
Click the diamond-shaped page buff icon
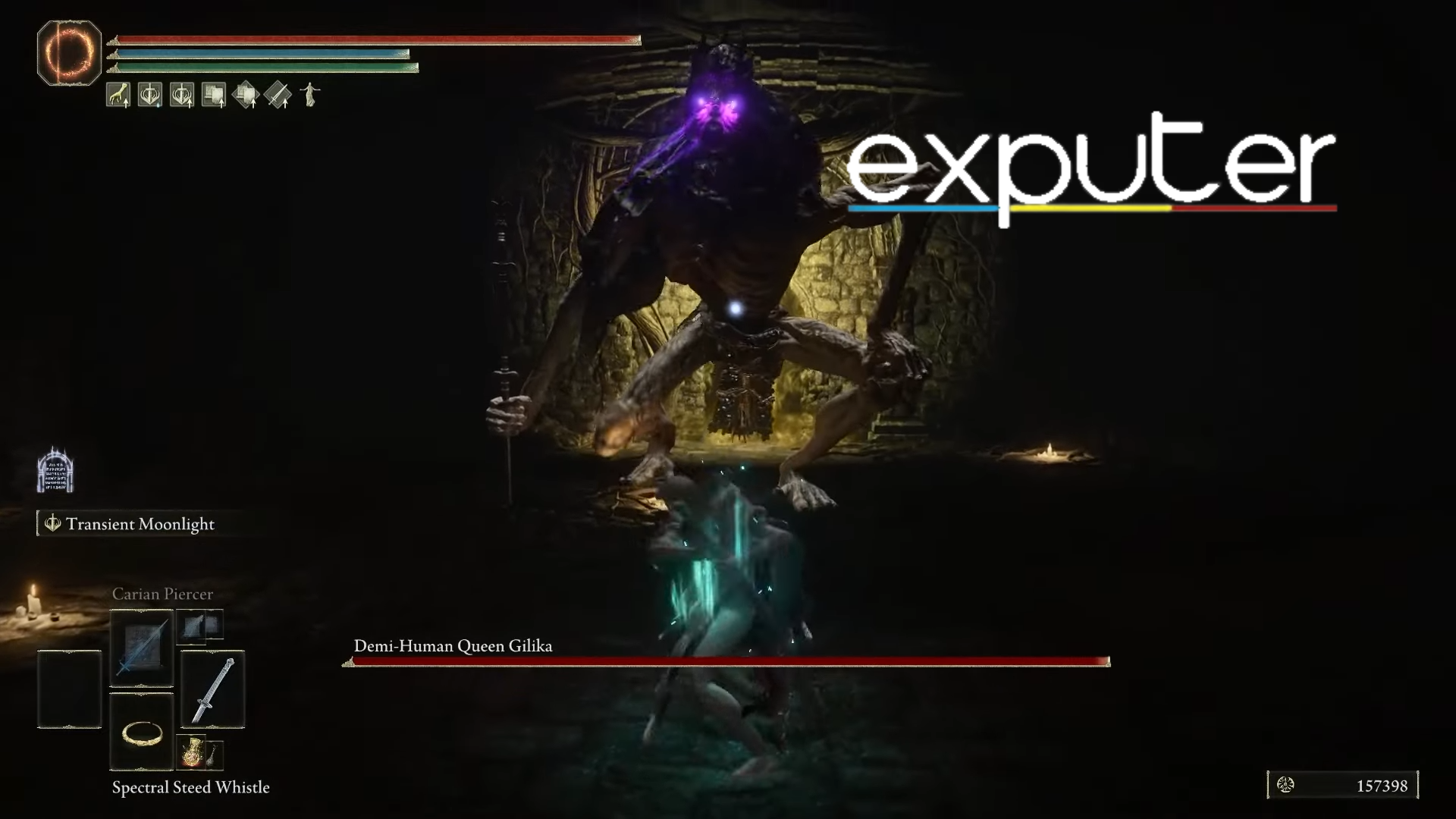[246, 94]
